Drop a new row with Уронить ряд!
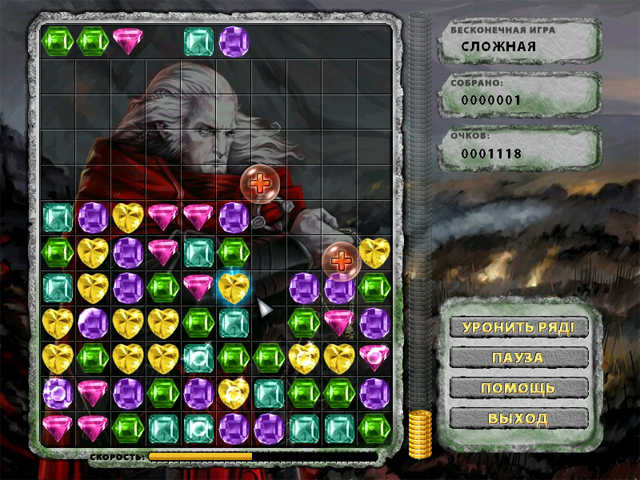 (518, 327)
